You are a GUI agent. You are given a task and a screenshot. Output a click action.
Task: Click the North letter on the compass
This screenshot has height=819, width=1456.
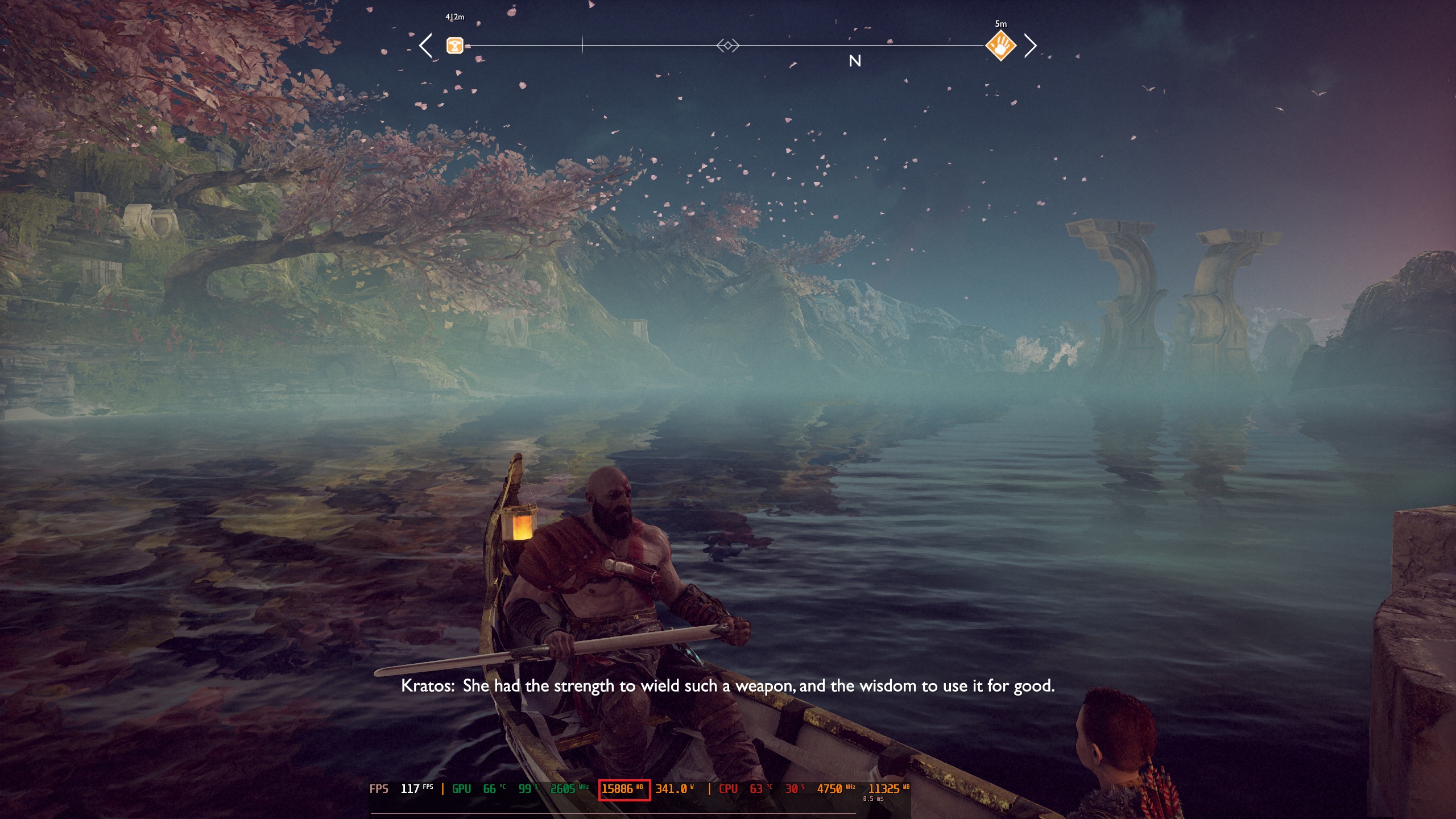click(854, 61)
